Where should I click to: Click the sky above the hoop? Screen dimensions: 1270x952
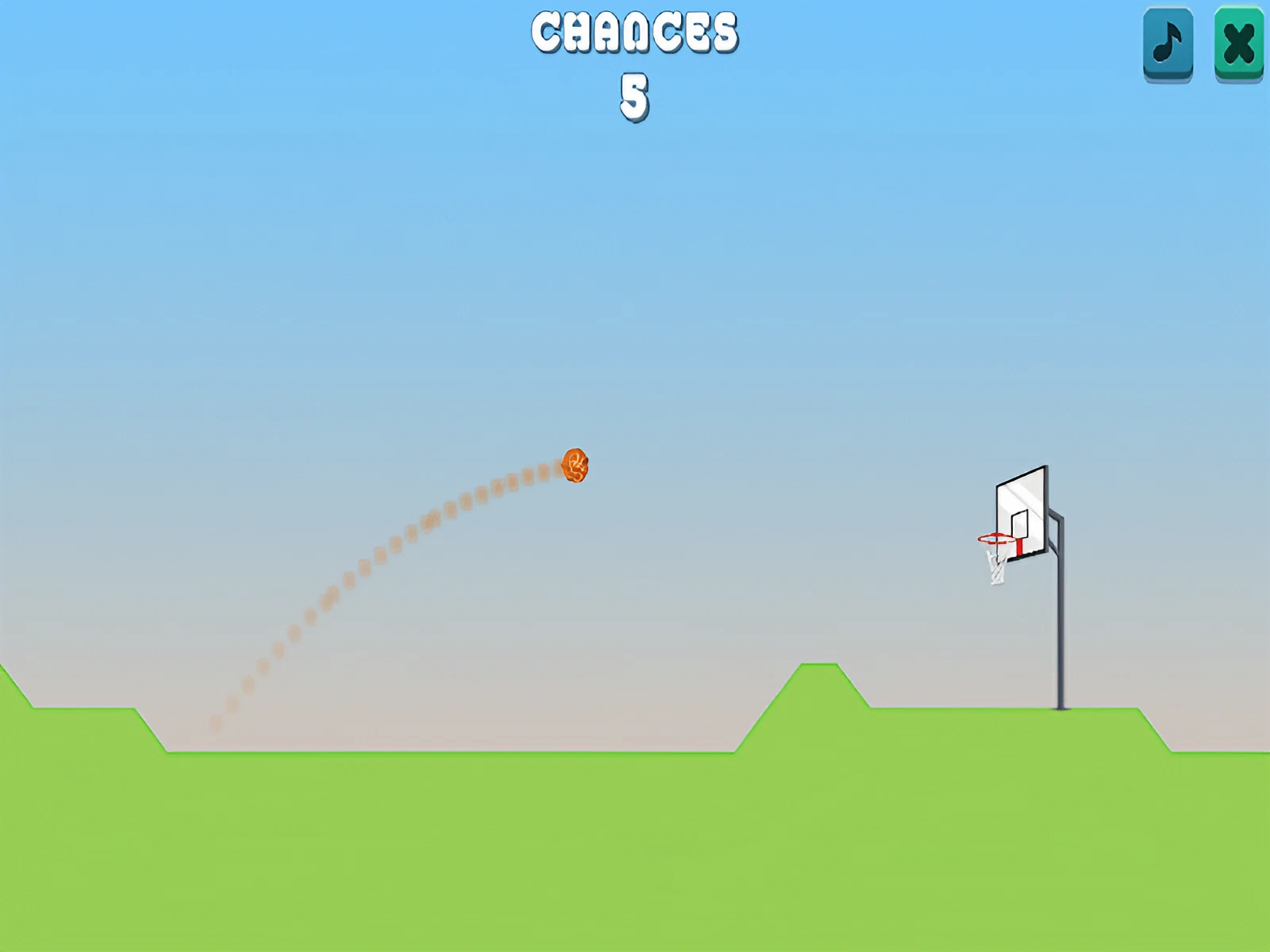[1024, 317]
